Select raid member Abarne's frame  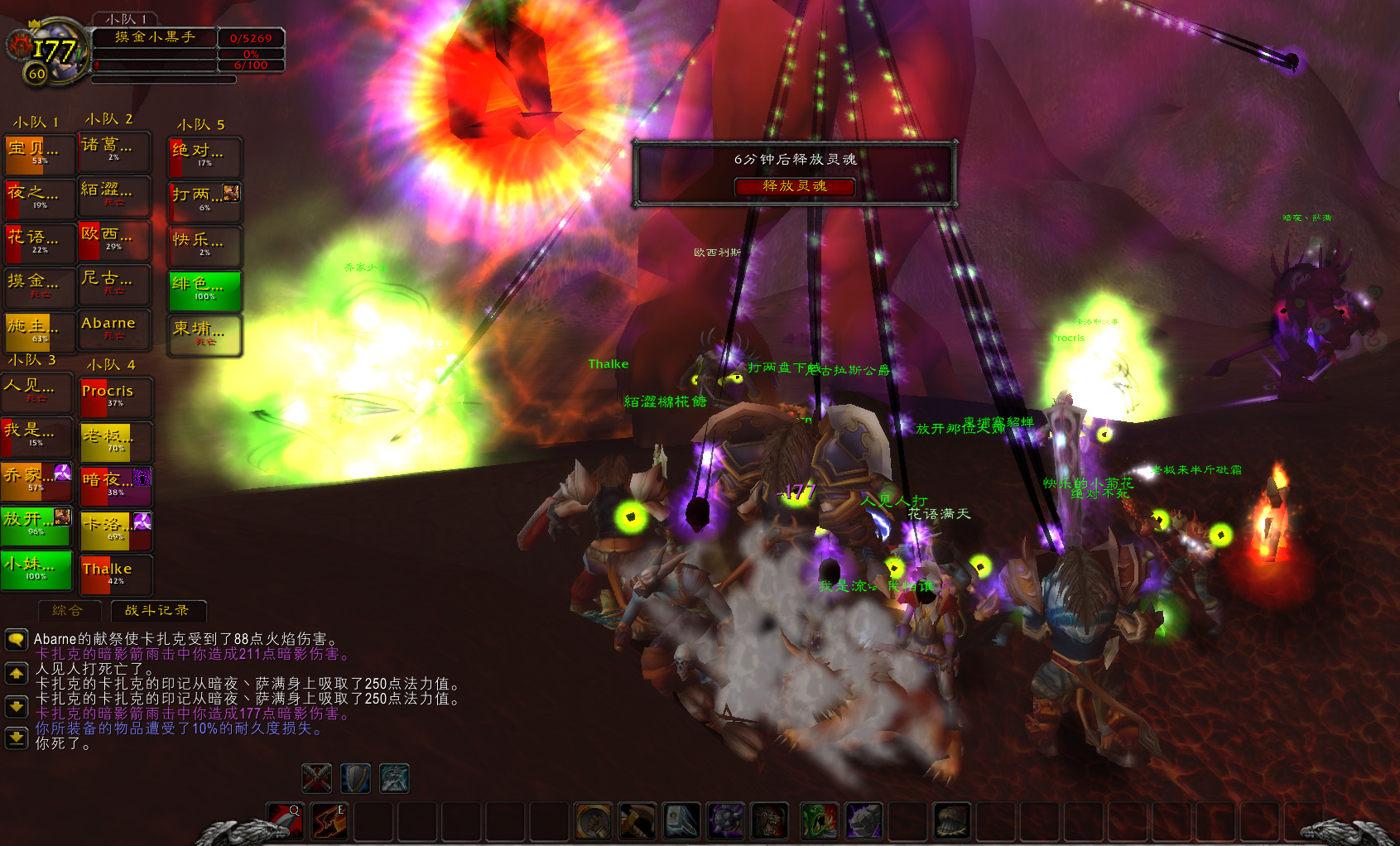tap(114, 328)
